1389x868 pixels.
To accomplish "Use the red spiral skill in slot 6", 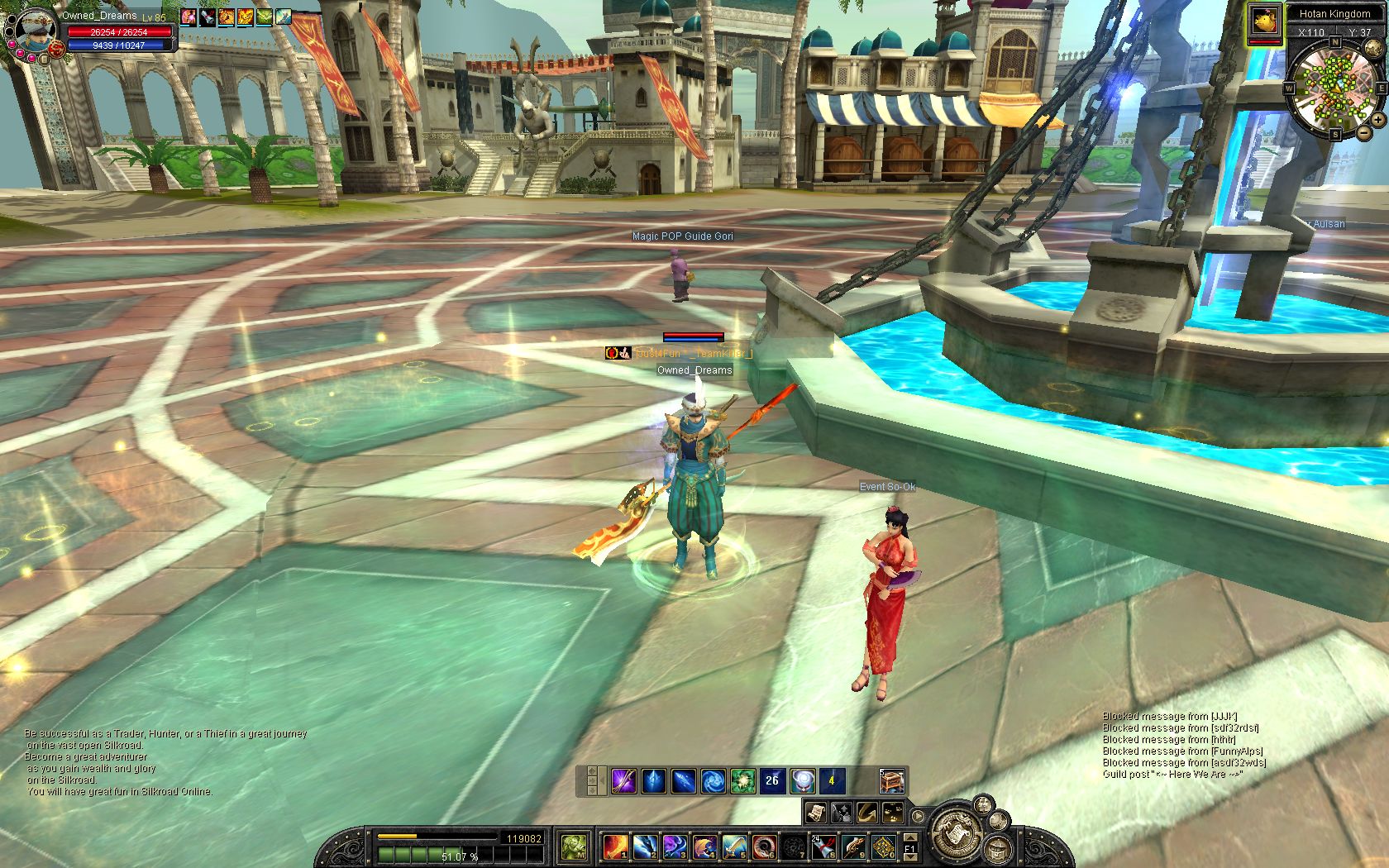I will point(763,847).
